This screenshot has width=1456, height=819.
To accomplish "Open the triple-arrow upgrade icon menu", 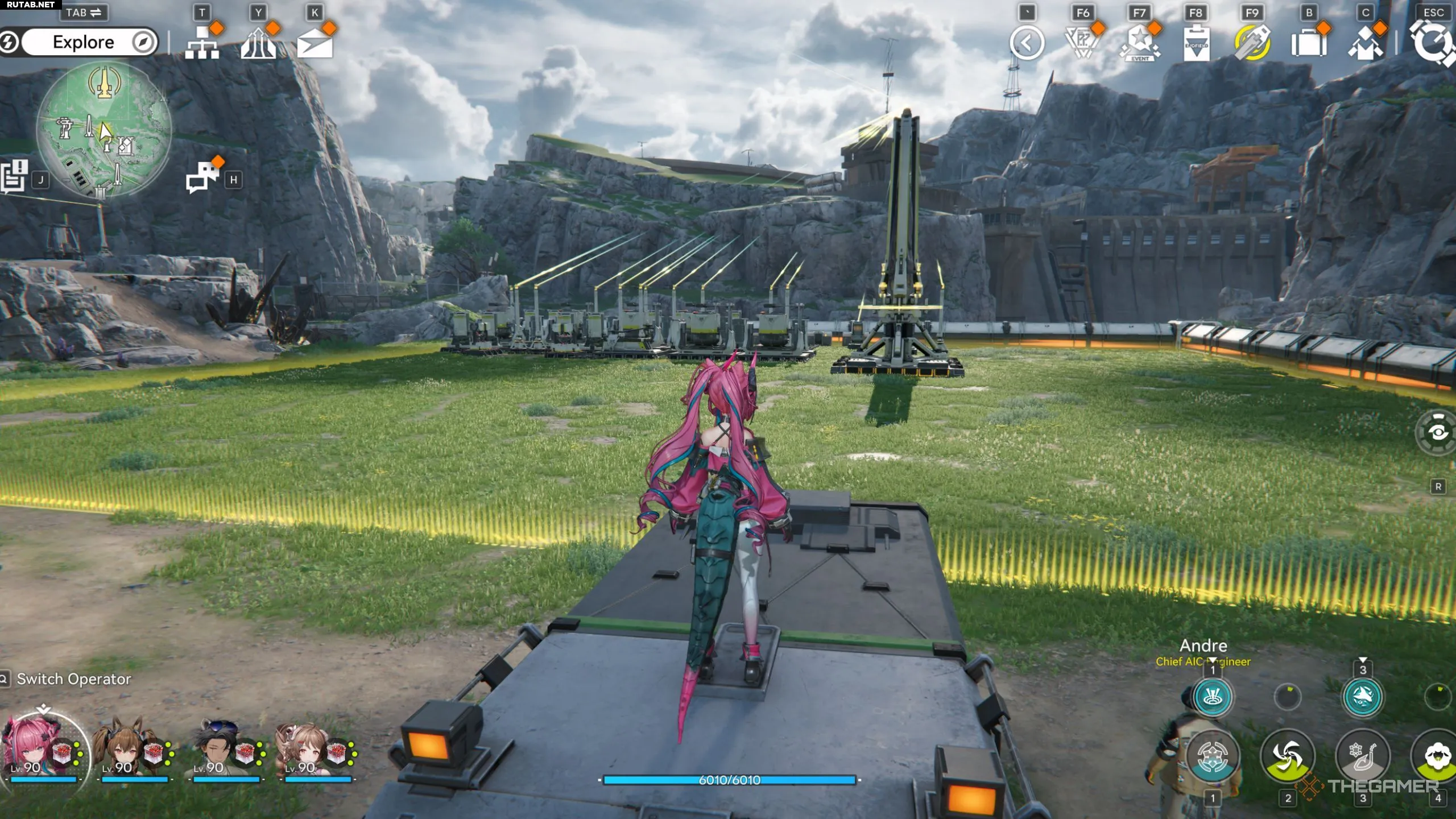I will click(258, 43).
